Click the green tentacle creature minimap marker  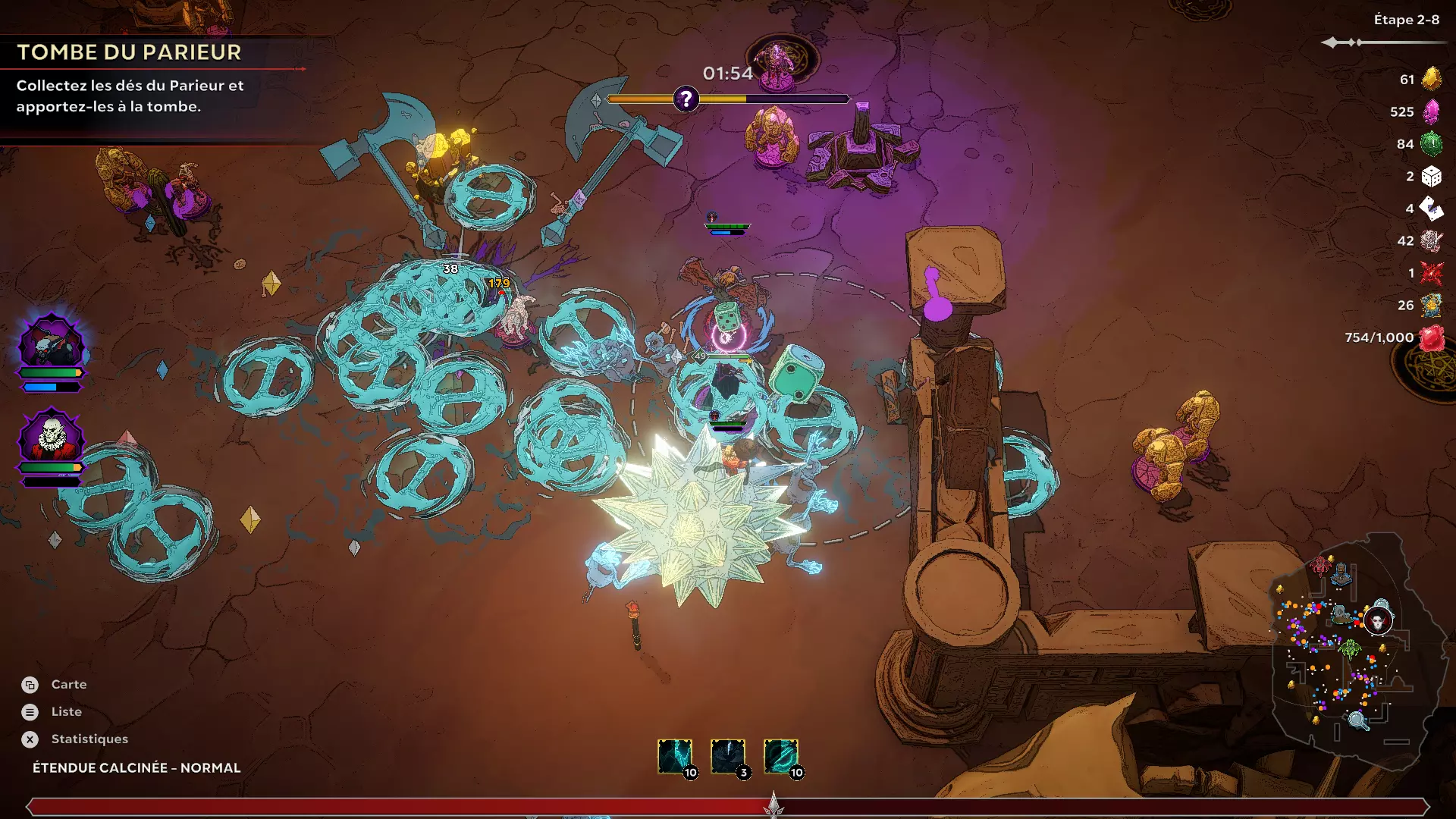click(x=1349, y=648)
